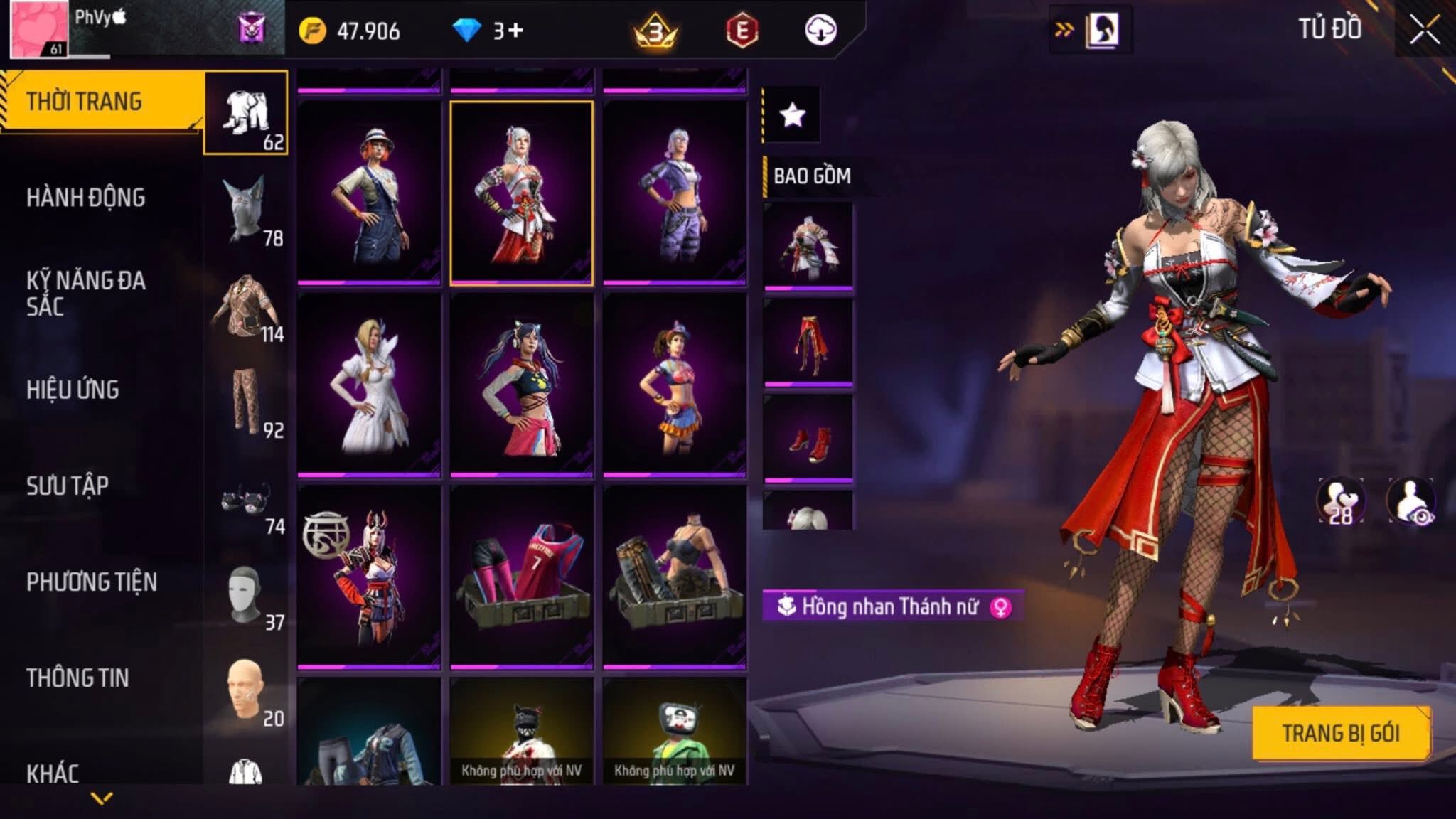The height and width of the screenshot is (819, 1456).
Task: Open the cloud download icon
Action: click(x=820, y=31)
